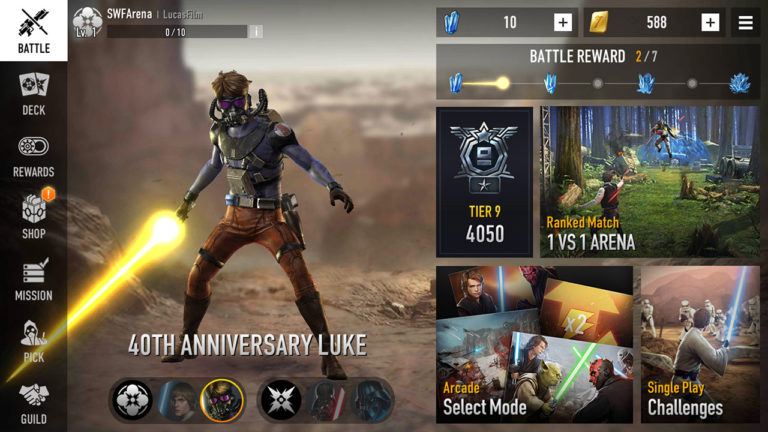Open Single Play Challenges
Image resolution: width=768 pixels, height=432 pixels.
700,343
